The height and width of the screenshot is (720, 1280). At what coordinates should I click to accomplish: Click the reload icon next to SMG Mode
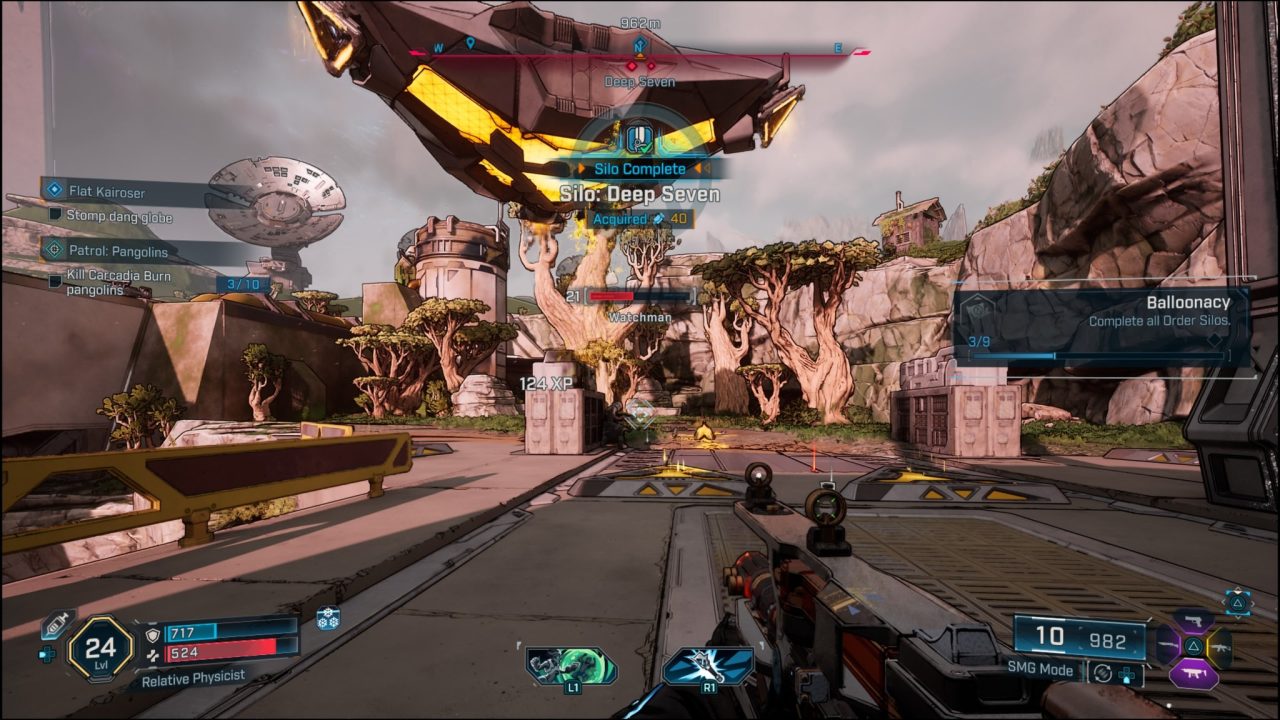(1103, 674)
